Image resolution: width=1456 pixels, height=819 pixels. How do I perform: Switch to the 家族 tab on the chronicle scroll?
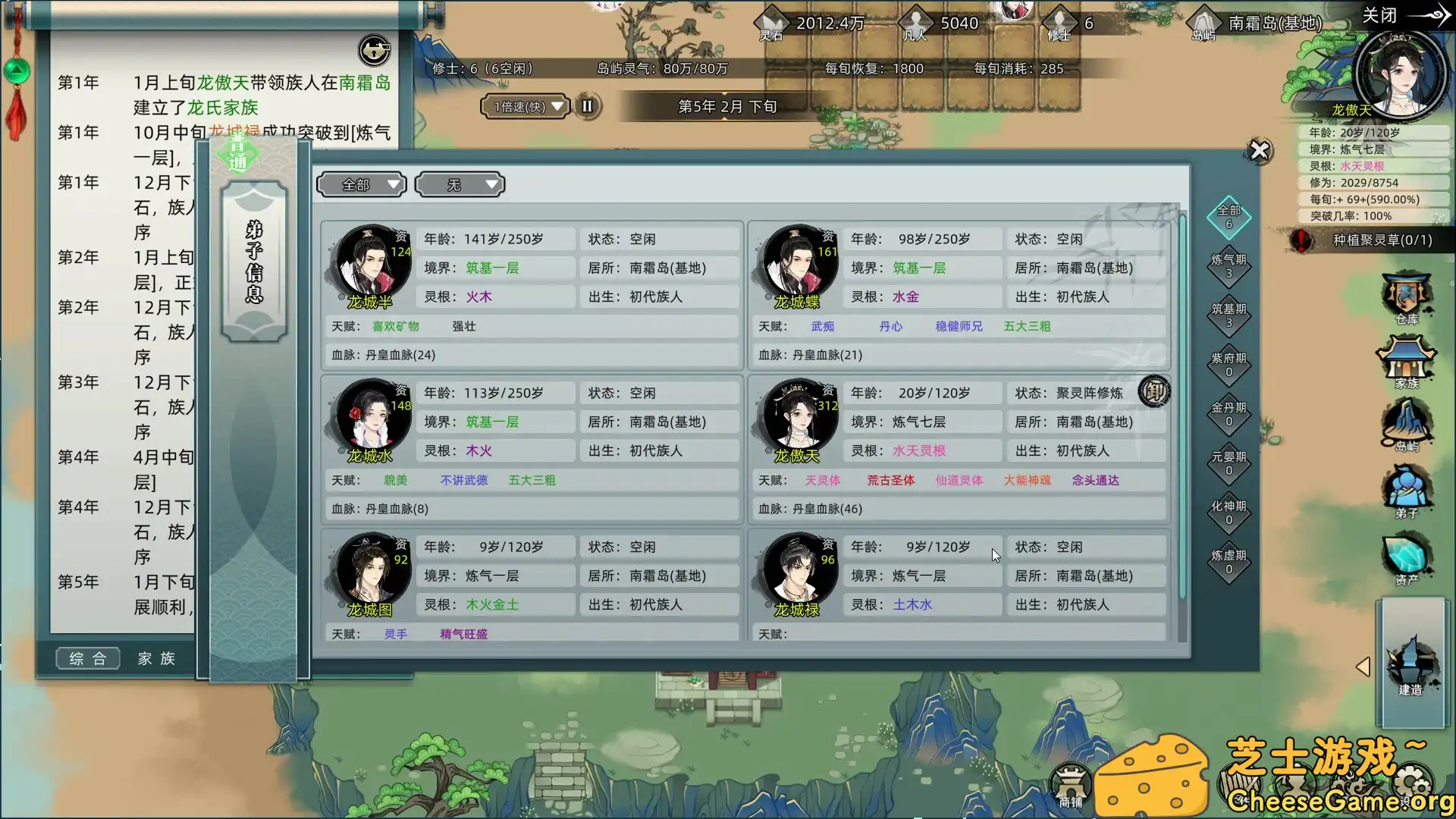(x=155, y=658)
